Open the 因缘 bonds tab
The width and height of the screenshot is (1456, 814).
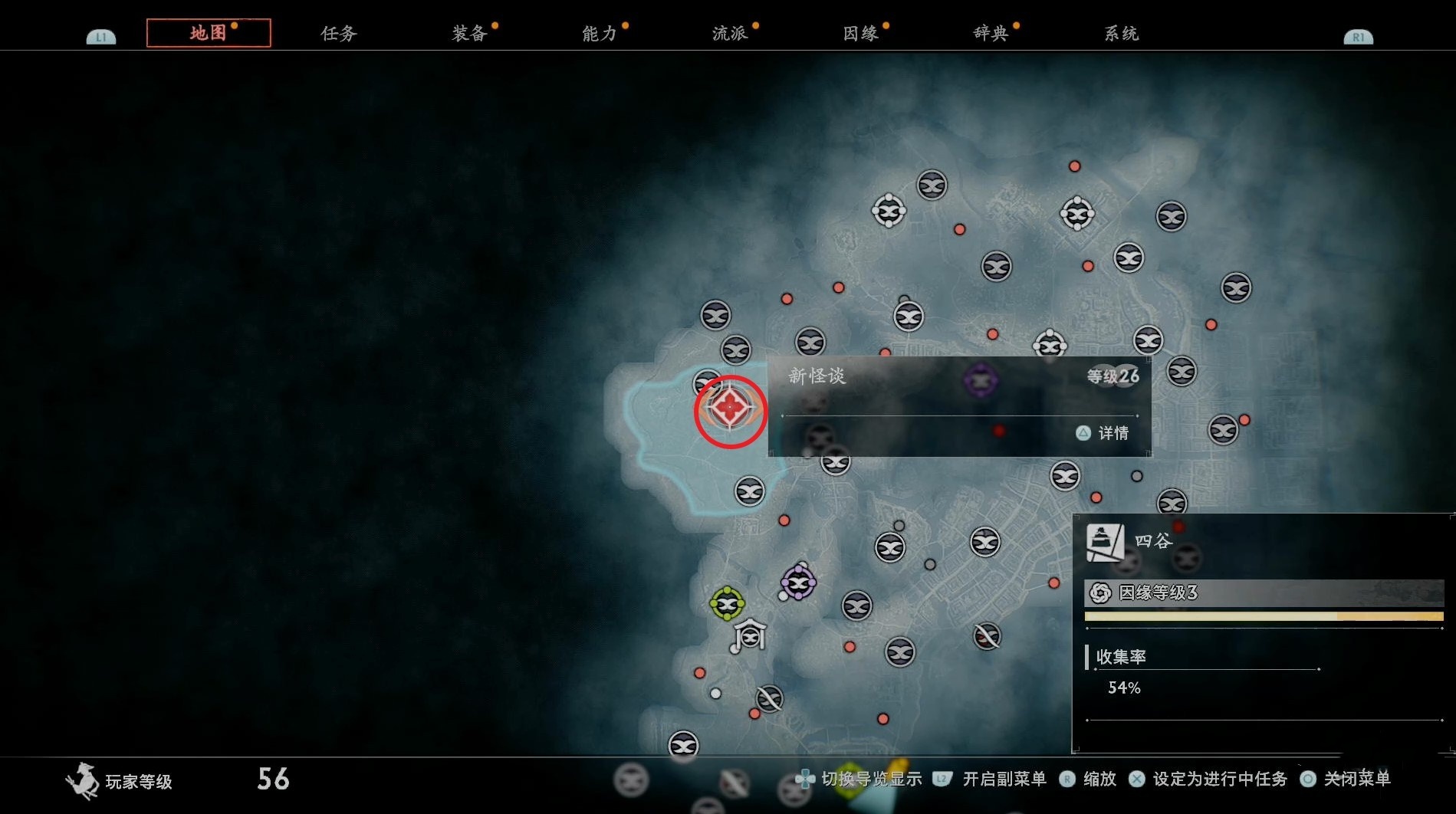point(860,34)
